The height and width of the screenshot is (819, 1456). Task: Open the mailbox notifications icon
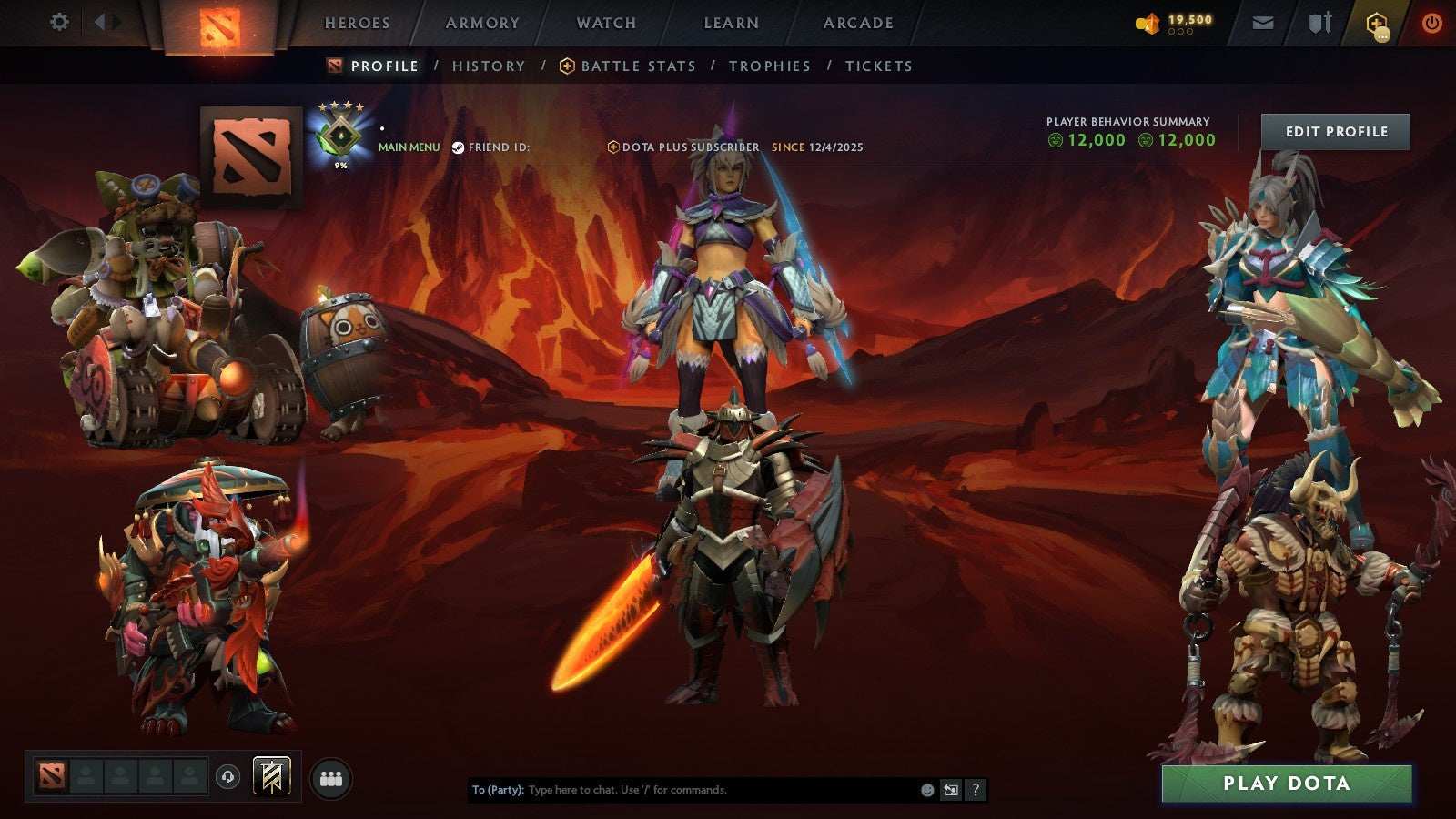point(1264,23)
